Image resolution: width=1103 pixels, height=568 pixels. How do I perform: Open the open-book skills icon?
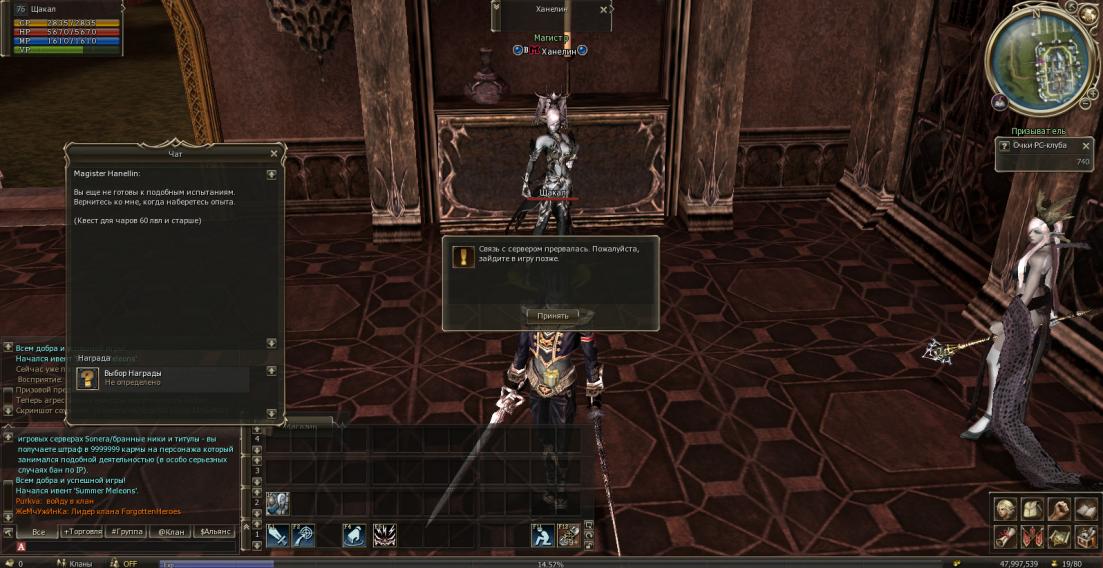click(1085, 509)
